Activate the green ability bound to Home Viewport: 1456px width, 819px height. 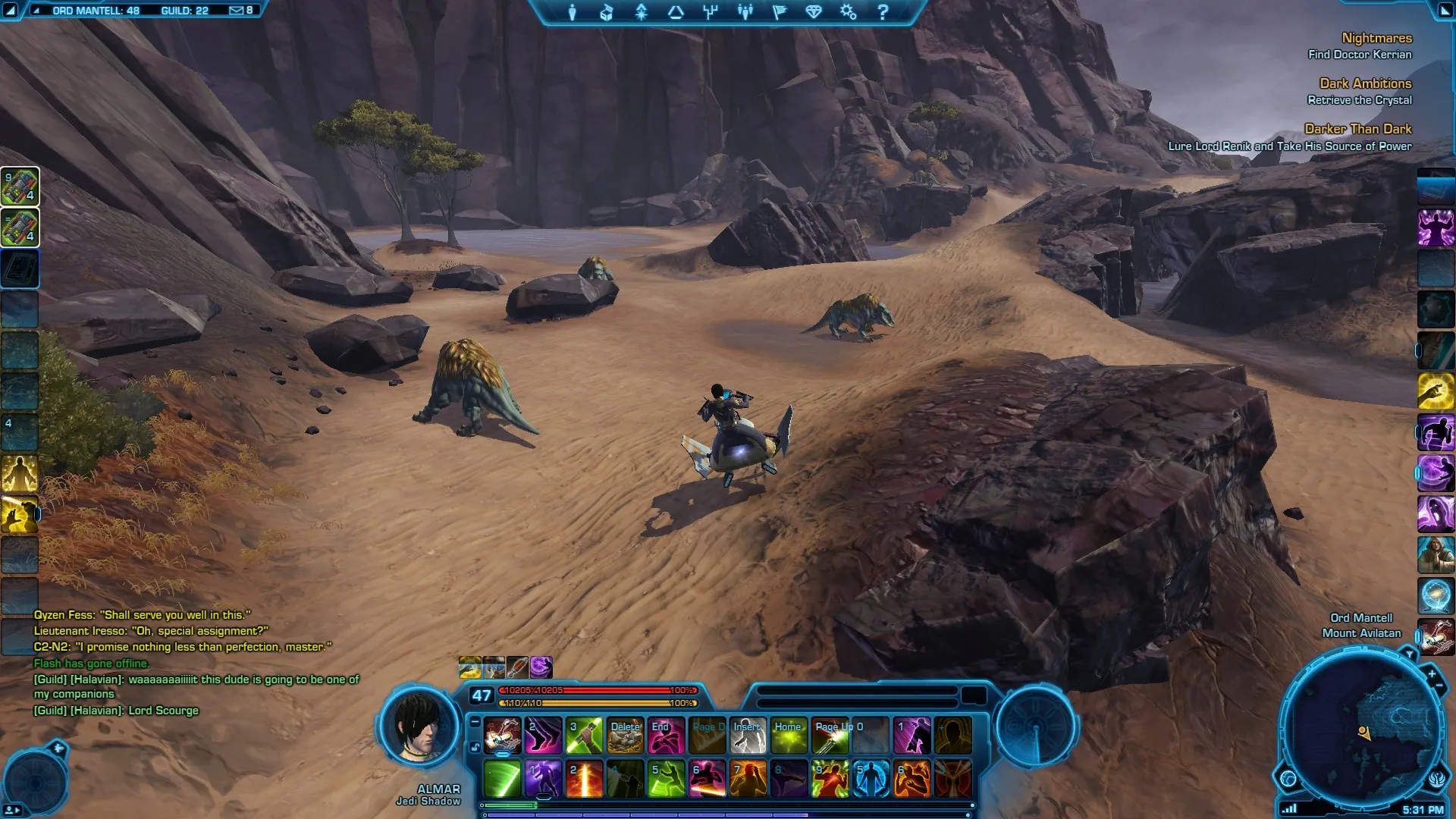(x=789, y=736)
